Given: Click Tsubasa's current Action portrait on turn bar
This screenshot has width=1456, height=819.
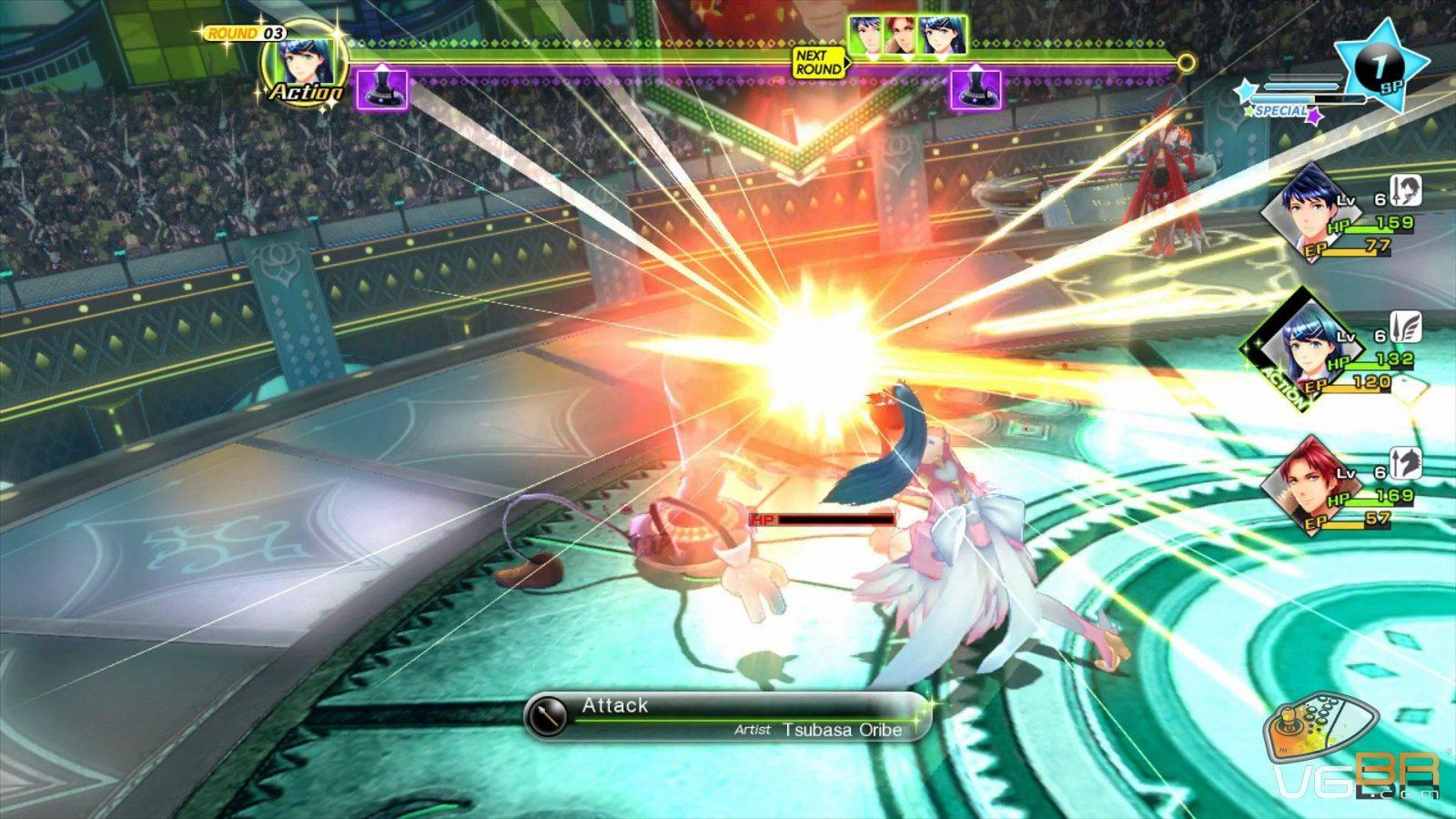Looking at the screenshot, I should [305, 63].
